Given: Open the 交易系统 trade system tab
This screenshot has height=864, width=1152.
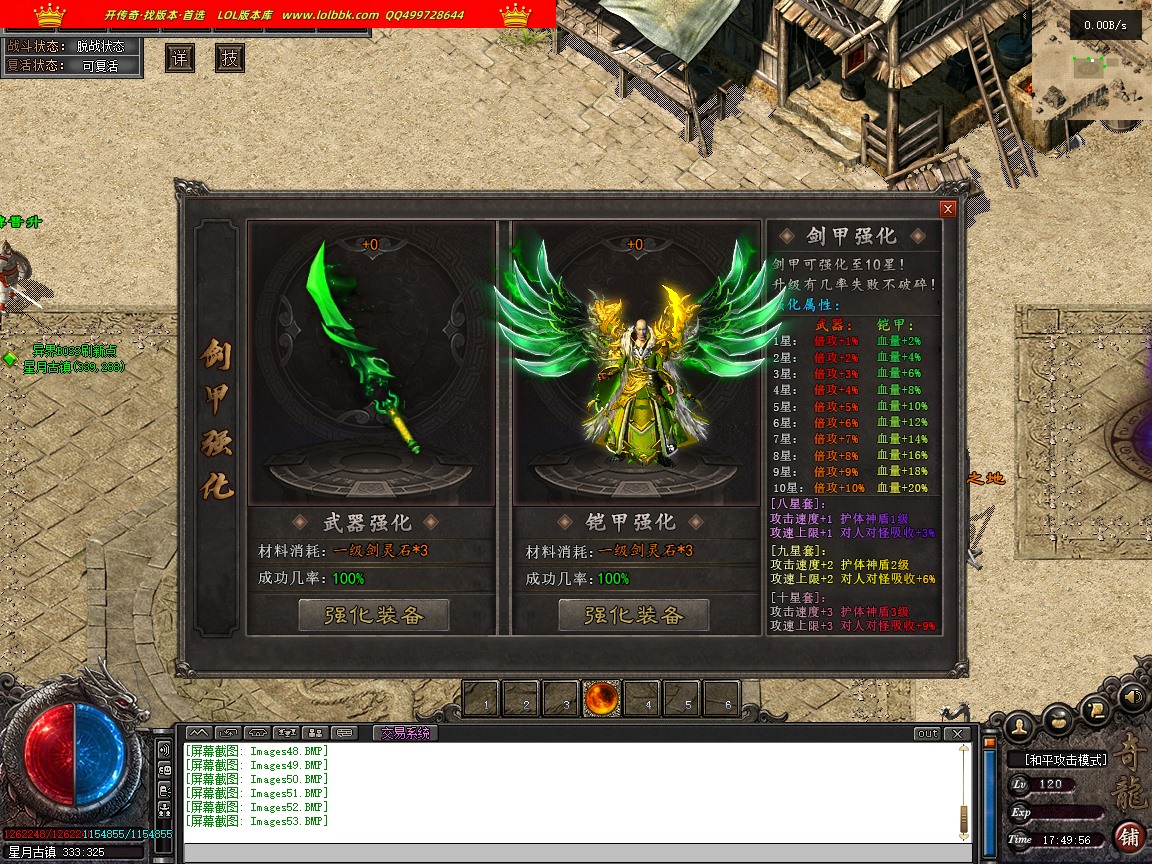Looking at the screenshot, I should (x=405, y=733).
